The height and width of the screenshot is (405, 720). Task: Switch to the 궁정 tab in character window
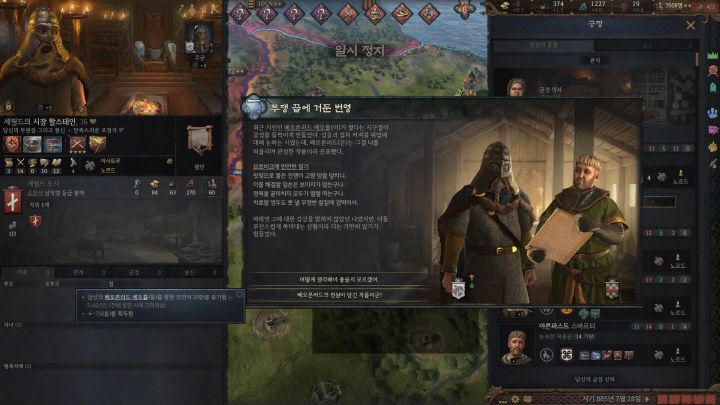131,271
